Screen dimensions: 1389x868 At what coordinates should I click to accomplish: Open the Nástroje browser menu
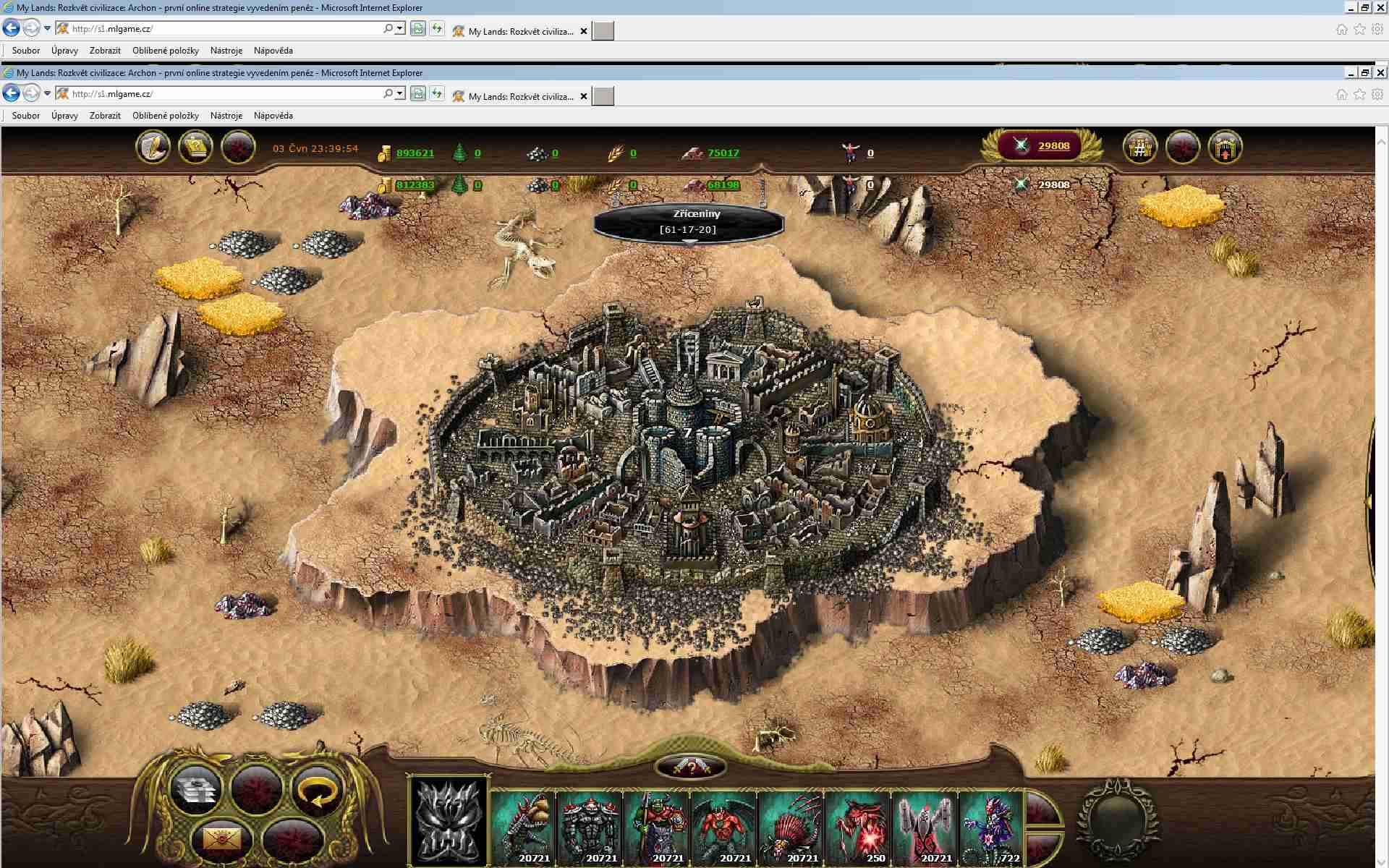pos(226,116)
